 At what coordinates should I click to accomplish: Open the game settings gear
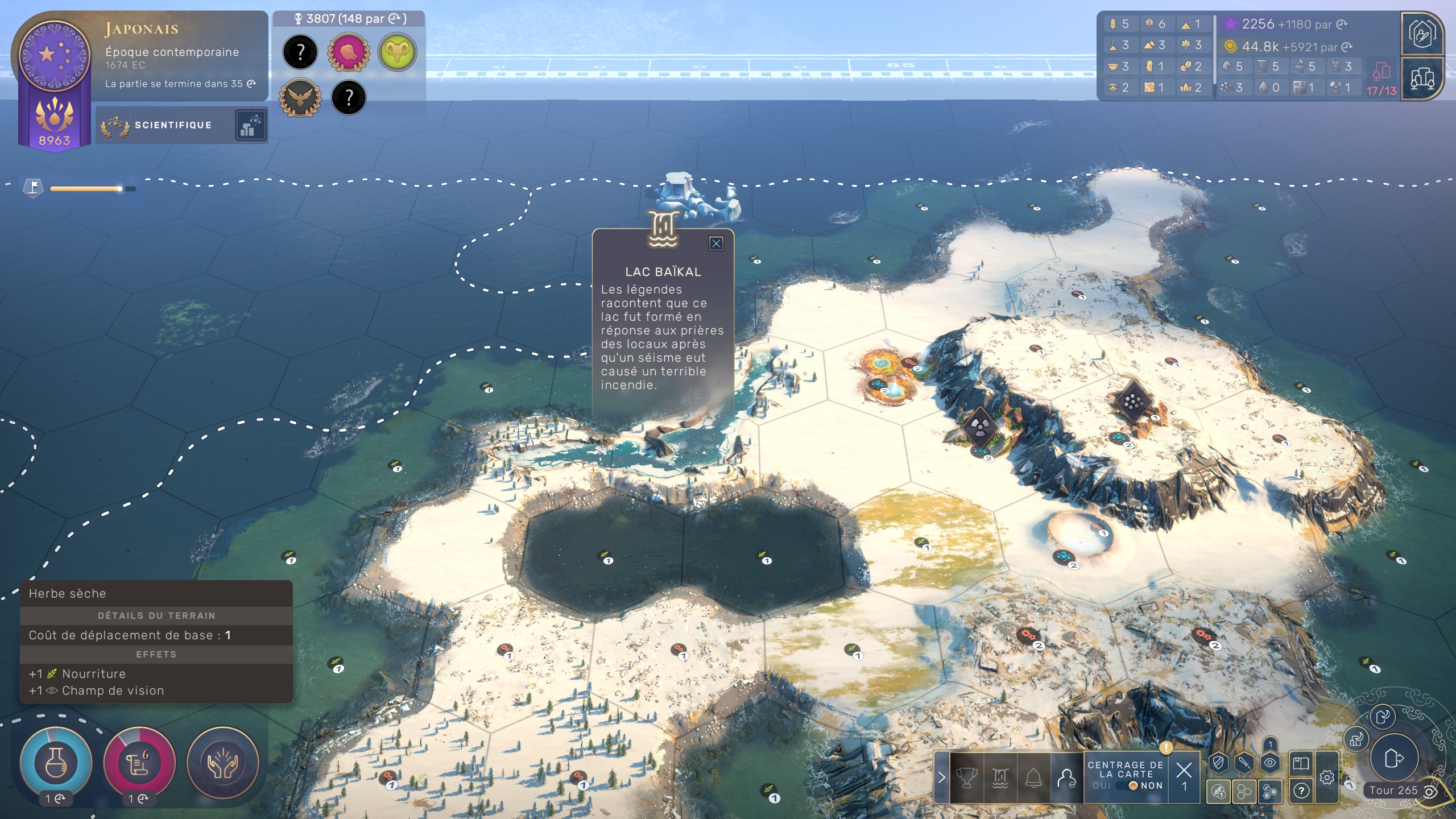(x=1327, y=777)
